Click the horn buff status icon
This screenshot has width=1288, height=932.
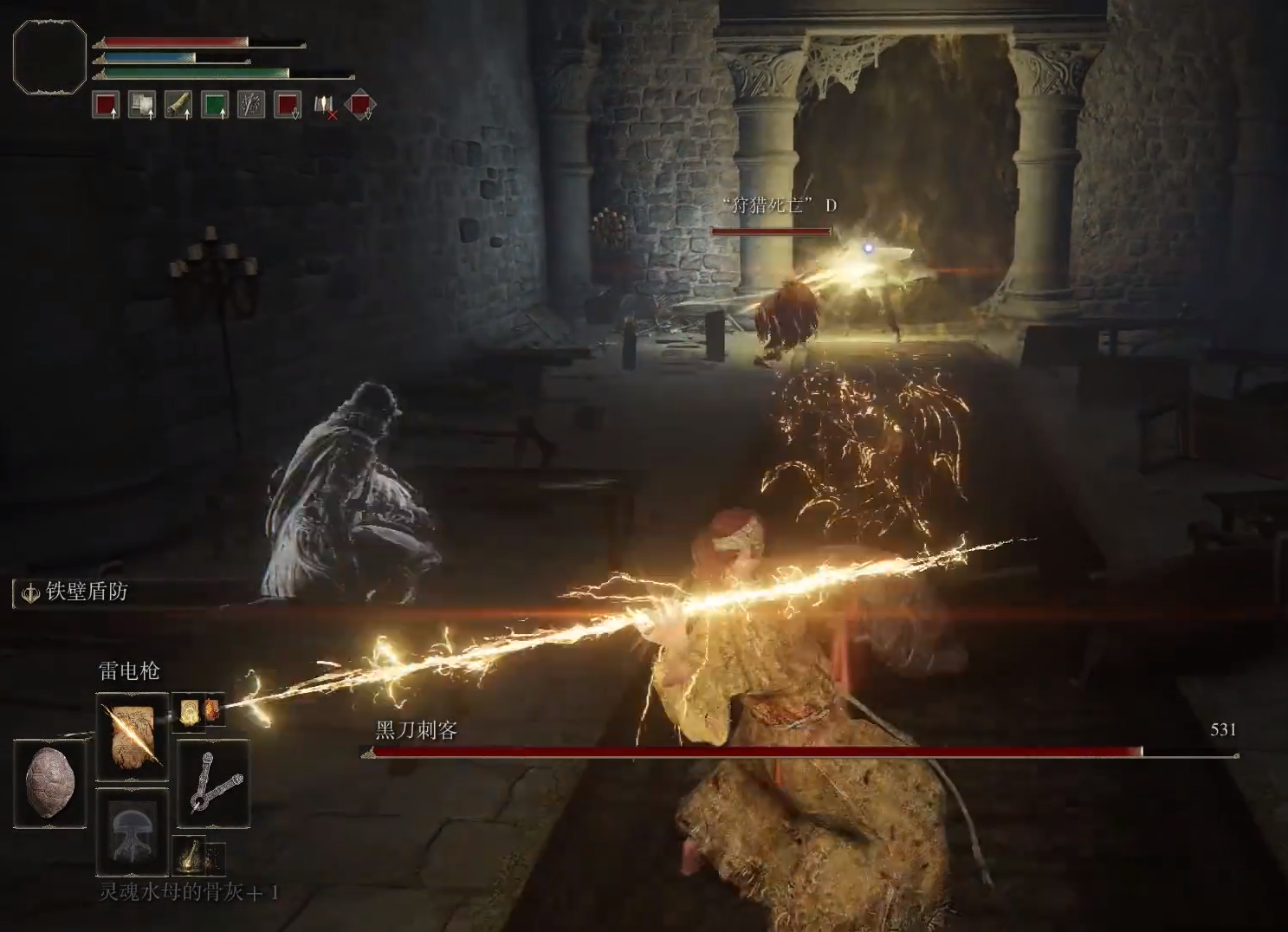coord(178,105)
